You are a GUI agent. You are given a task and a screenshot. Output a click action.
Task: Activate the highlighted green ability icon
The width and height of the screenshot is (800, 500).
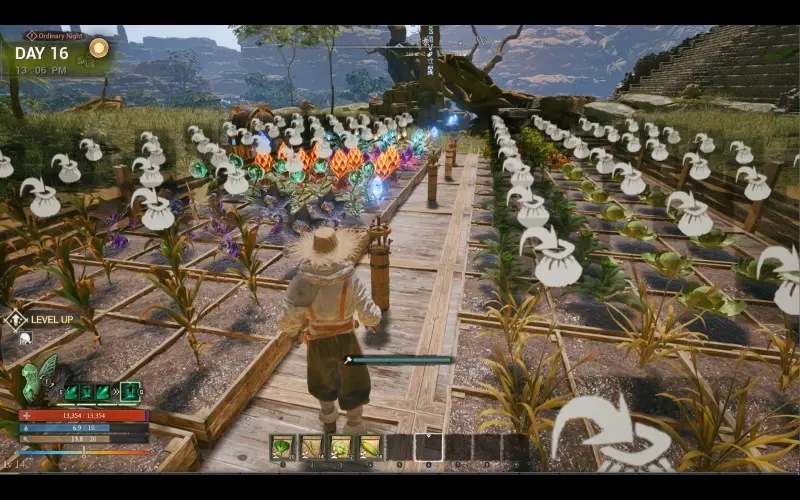pyautogui.click(x=130, y=392)
